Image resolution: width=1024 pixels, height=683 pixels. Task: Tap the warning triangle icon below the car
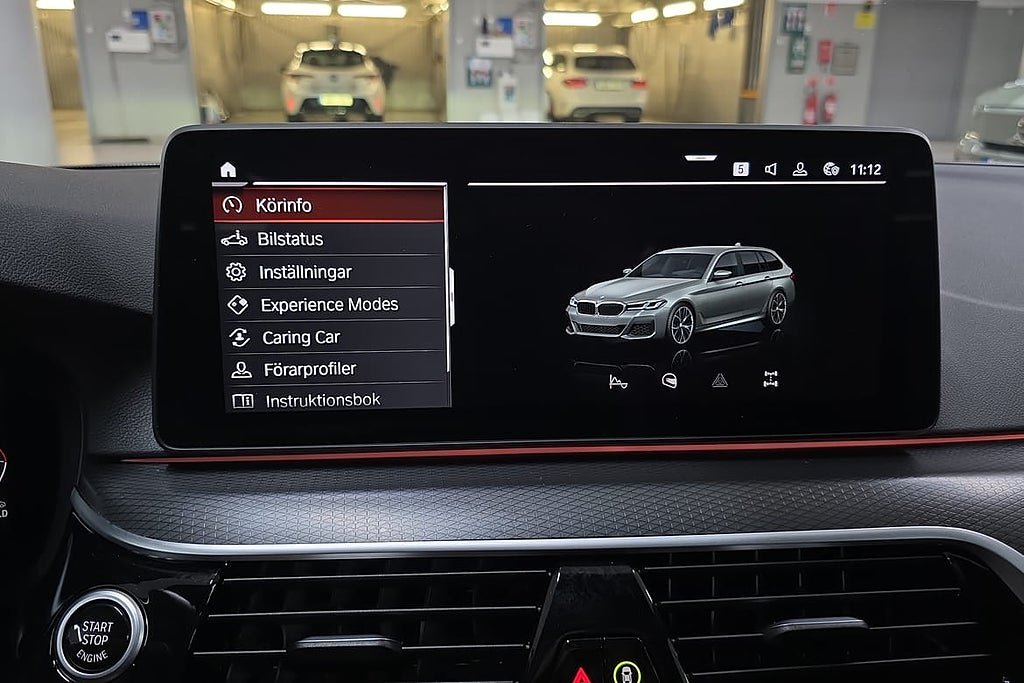click(x=719, y=380)
